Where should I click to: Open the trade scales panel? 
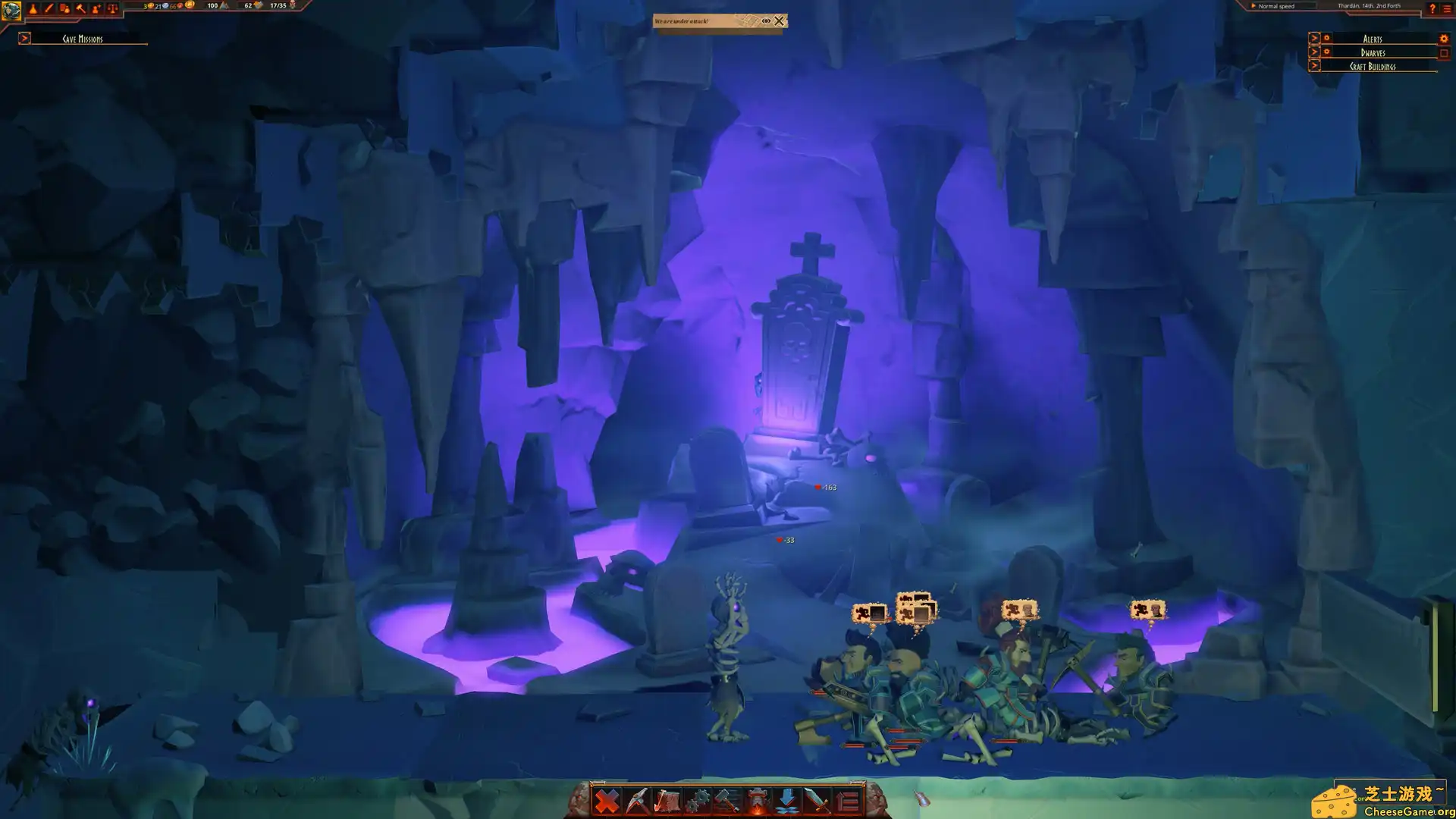coord(113,7)
